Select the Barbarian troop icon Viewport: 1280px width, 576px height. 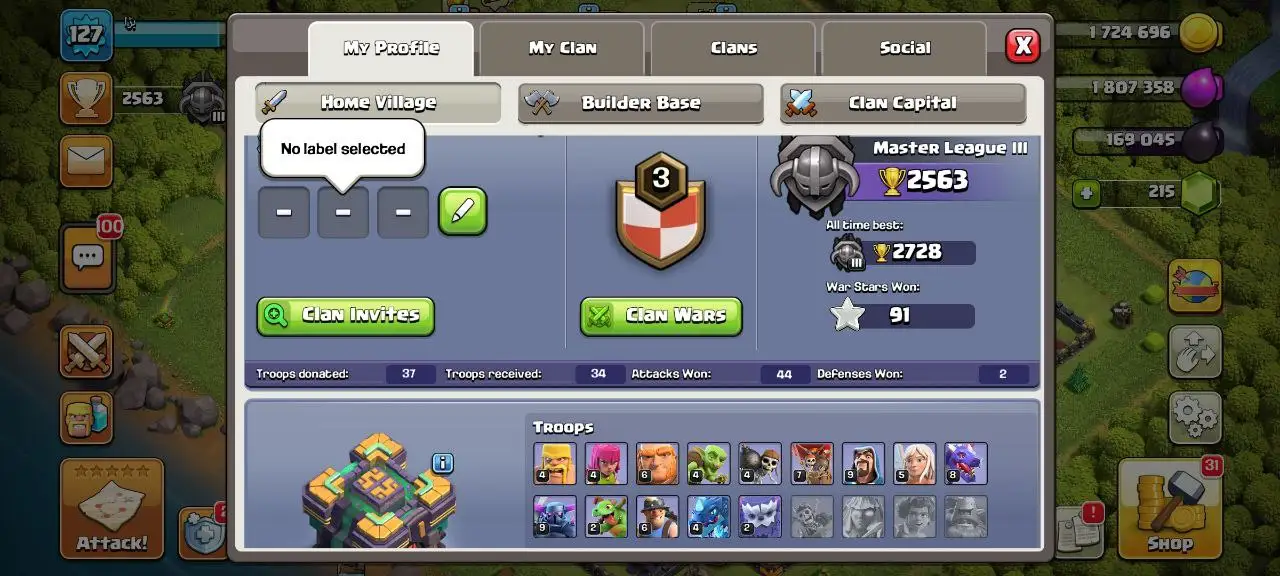coord(555,464)
